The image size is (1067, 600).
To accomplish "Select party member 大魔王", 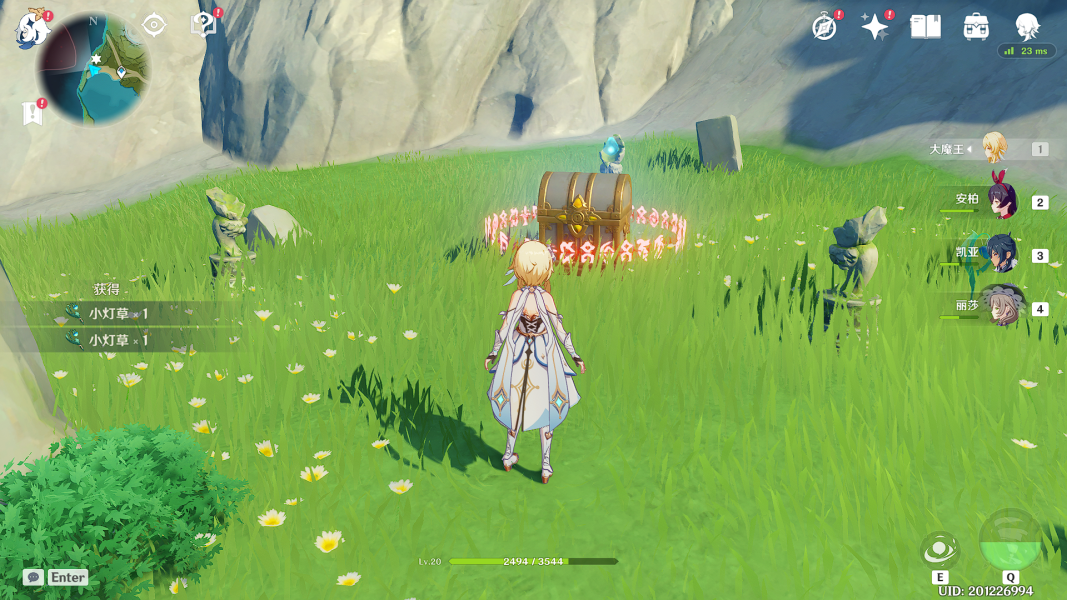I will 993,148.
